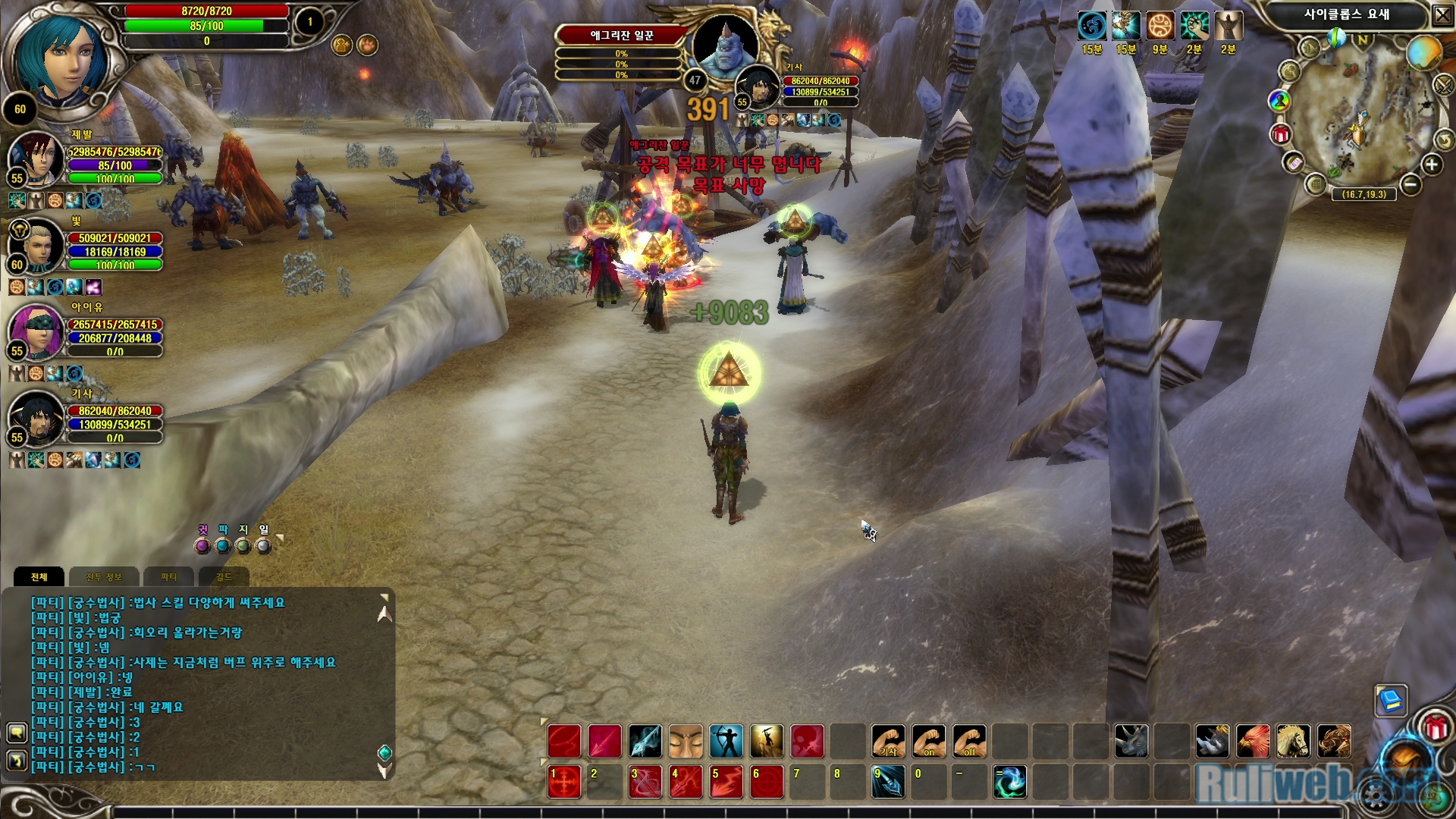Use the ice arrow skill in slot 9

click(888, 782)
